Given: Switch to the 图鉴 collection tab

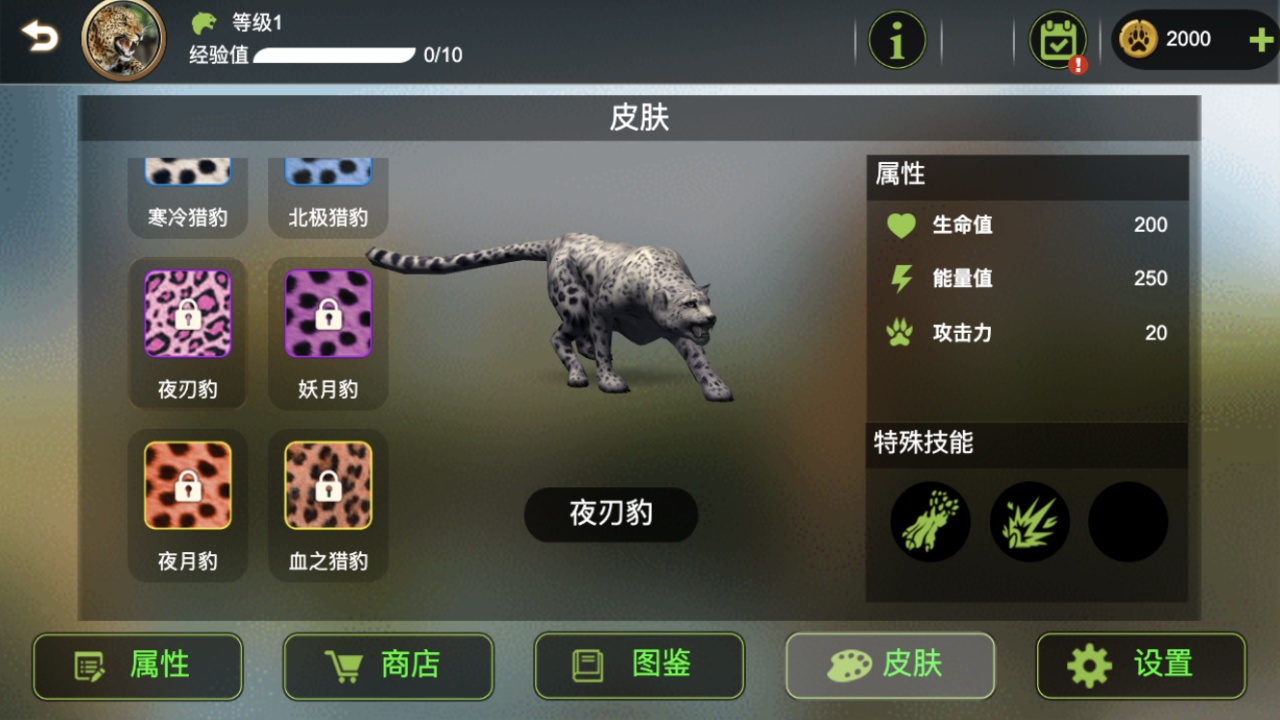Looking at the screenshot, I should [638, 666].
